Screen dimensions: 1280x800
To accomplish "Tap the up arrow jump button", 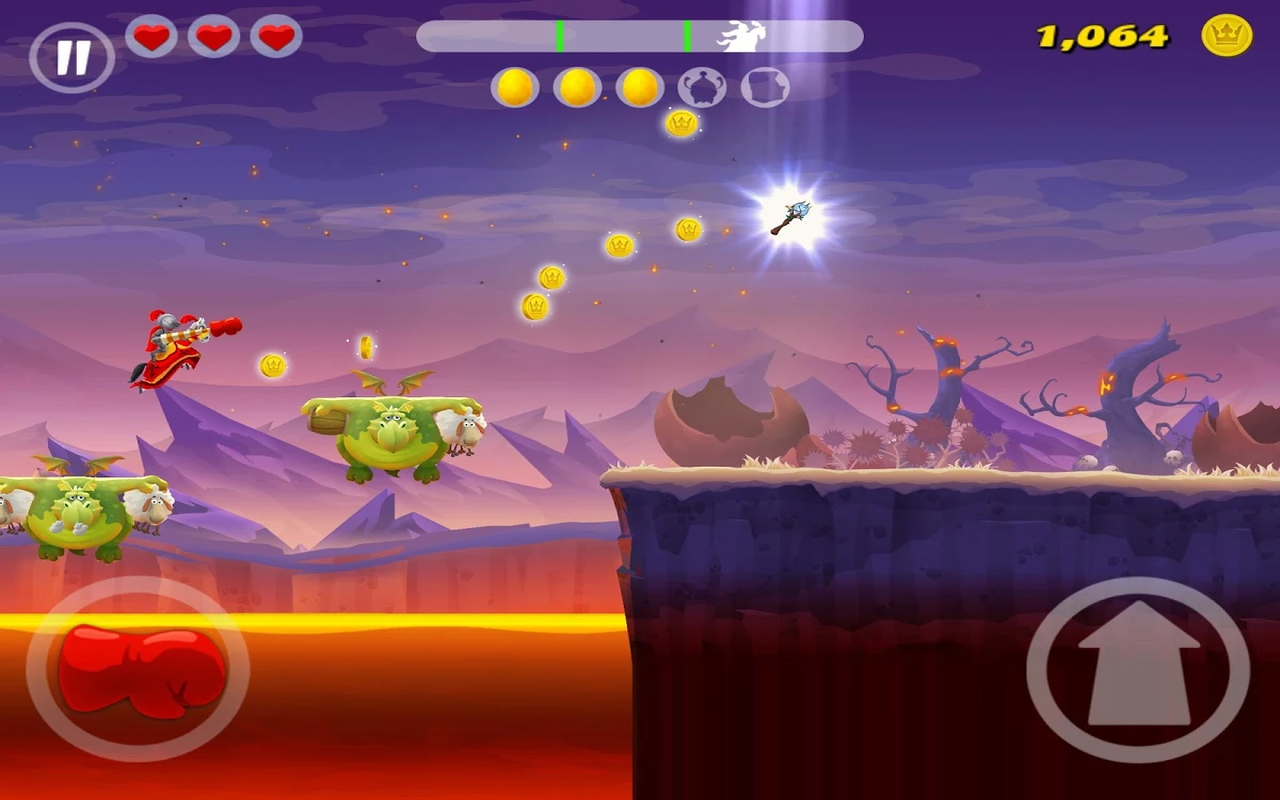I will [1138, 669].
